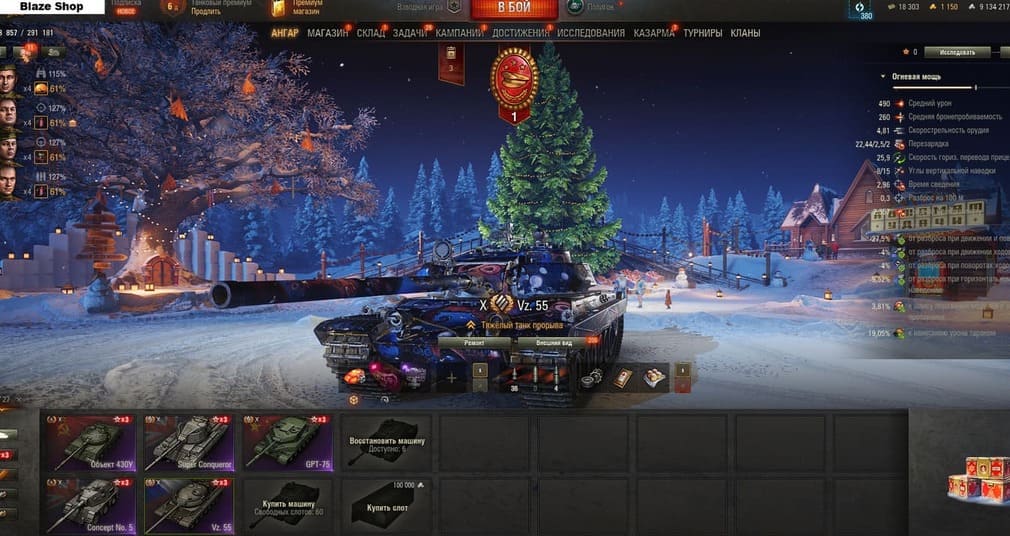
Task: Click the Восстановить машину tile
Action: 386,443
